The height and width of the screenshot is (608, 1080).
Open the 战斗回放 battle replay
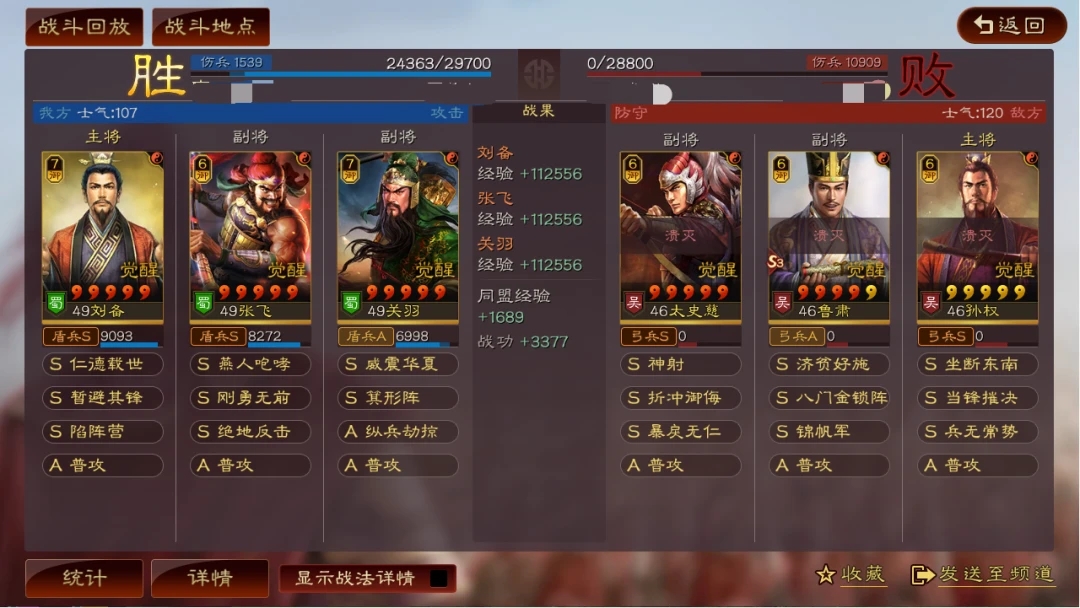(x=84, y=27)
